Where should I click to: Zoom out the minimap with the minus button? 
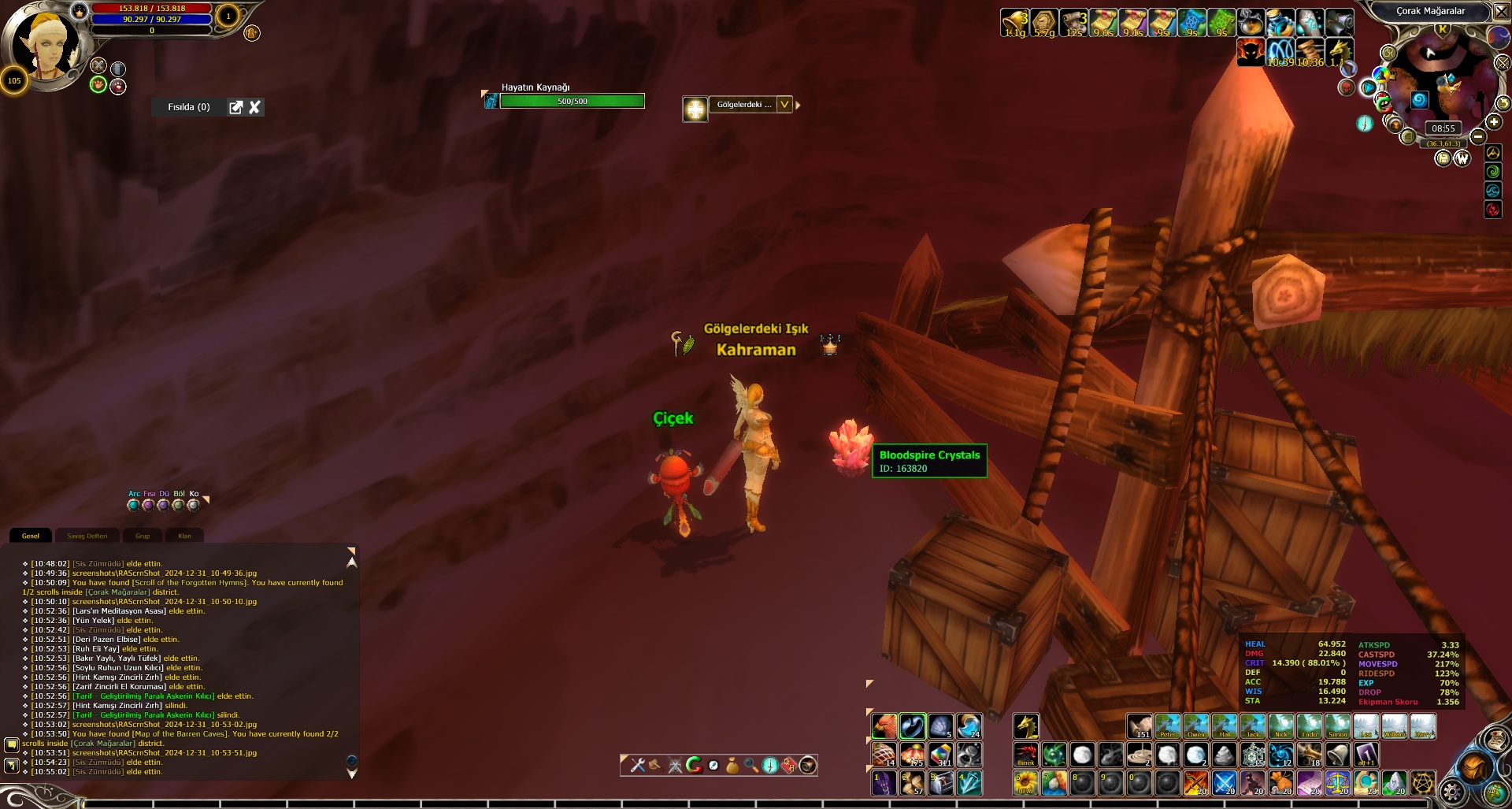[1478, 136]
